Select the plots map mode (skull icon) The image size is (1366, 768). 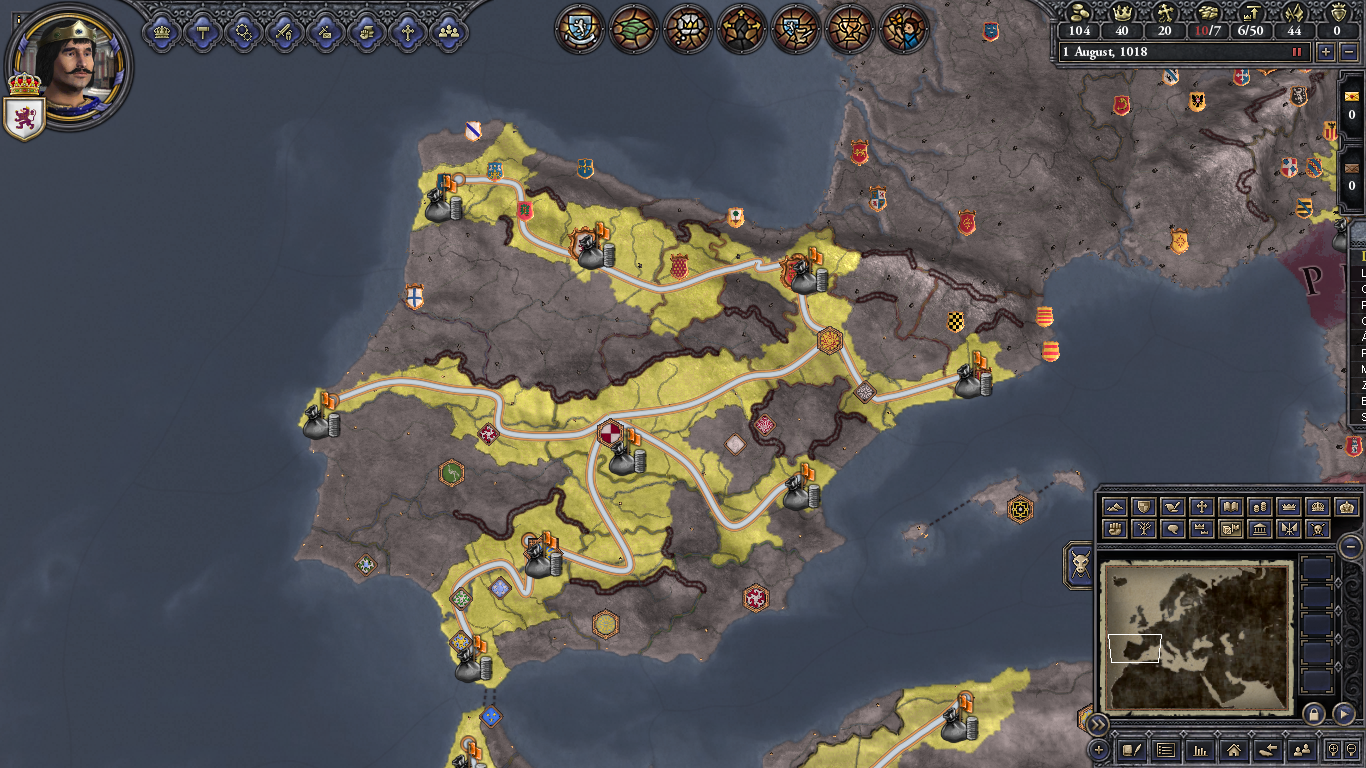pos(1318,528)
